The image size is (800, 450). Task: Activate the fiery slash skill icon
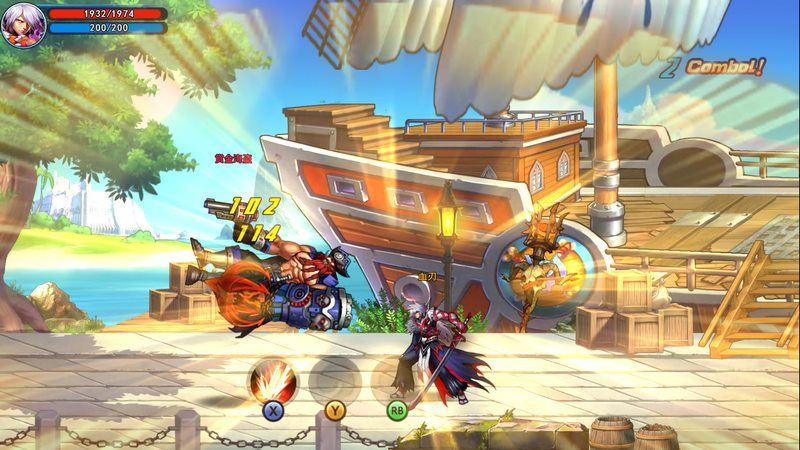(270, 380)
